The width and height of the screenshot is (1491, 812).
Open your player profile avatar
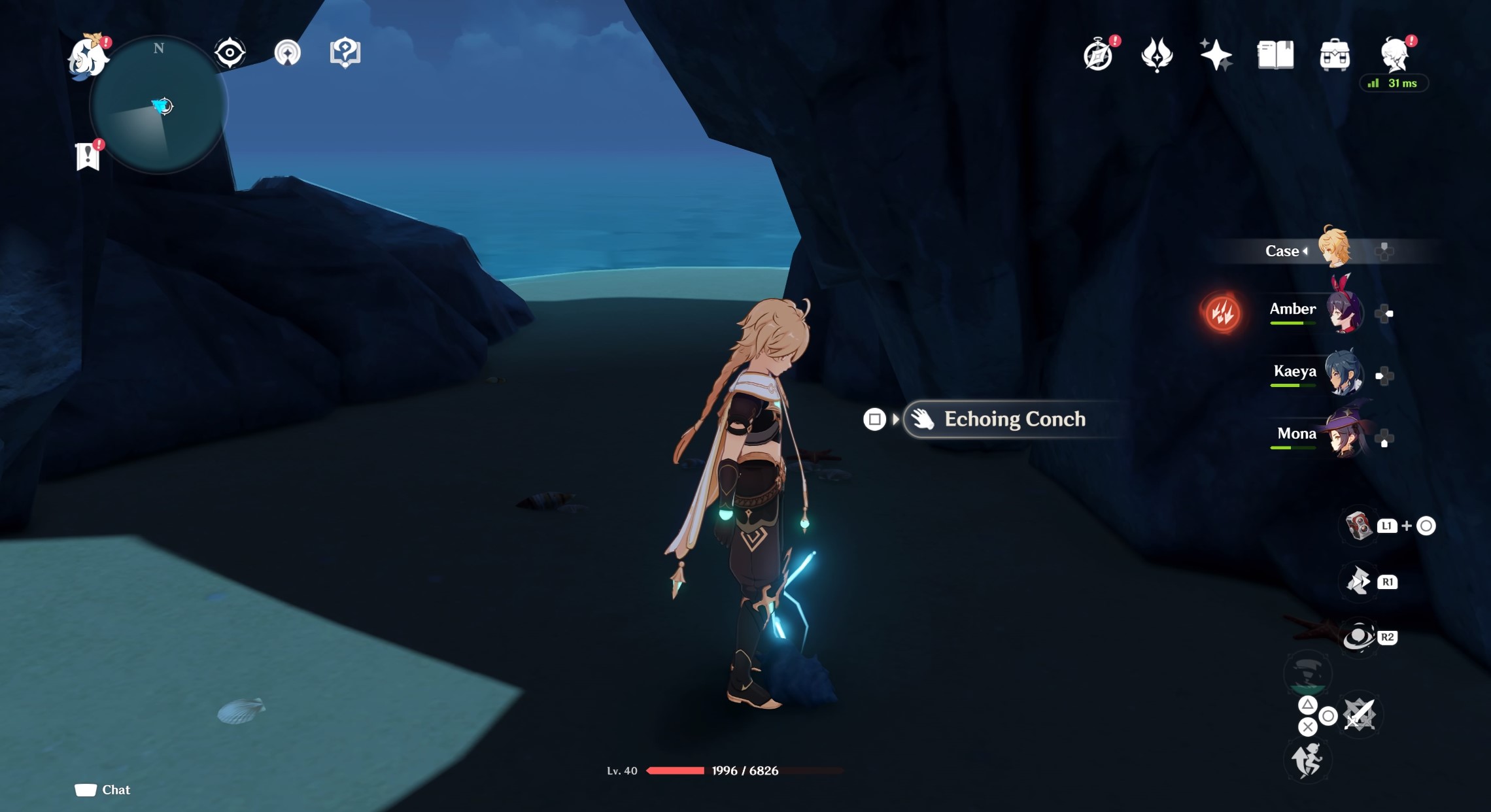[1395, 56]
